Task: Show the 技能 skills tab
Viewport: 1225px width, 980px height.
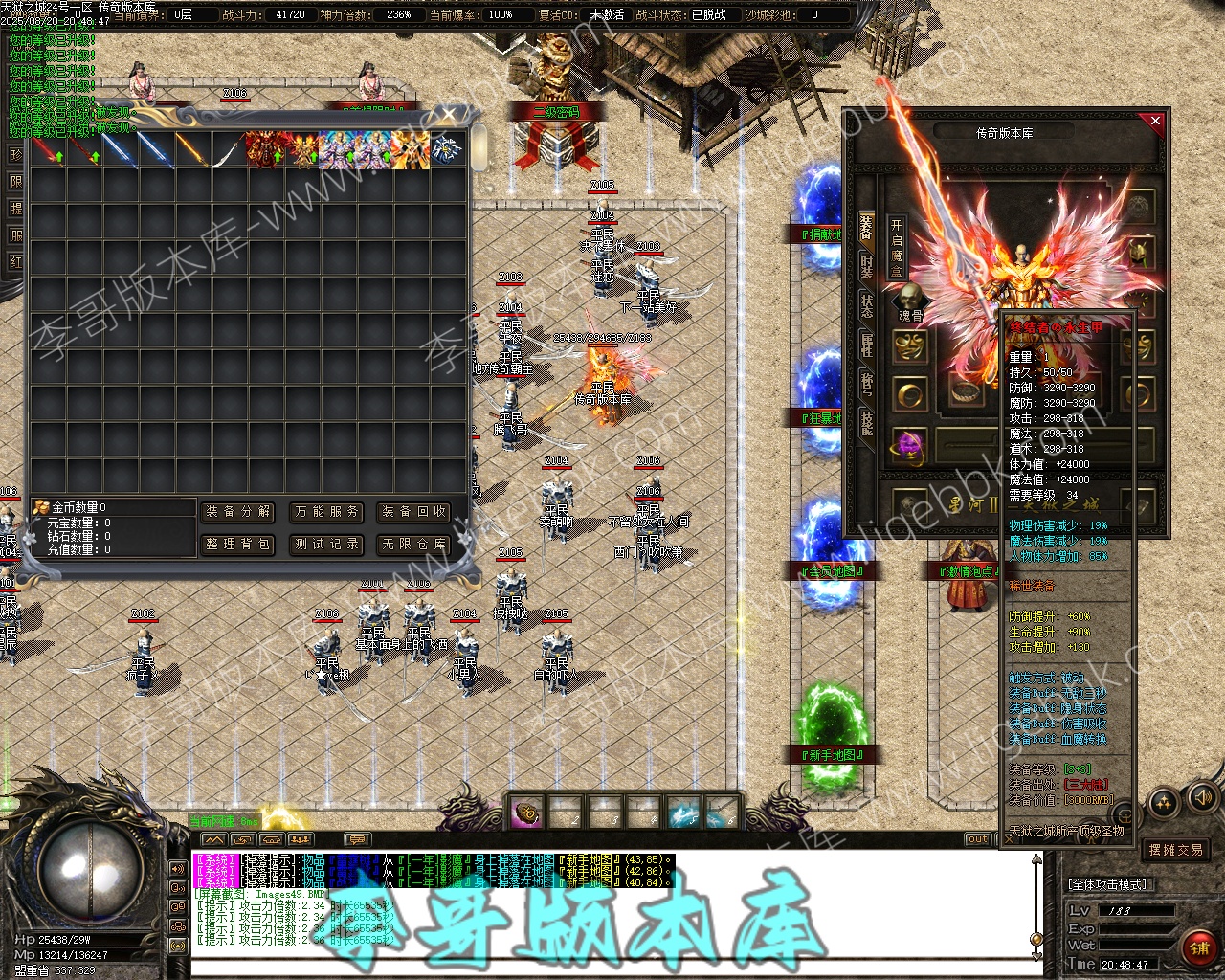Action: 866,423
